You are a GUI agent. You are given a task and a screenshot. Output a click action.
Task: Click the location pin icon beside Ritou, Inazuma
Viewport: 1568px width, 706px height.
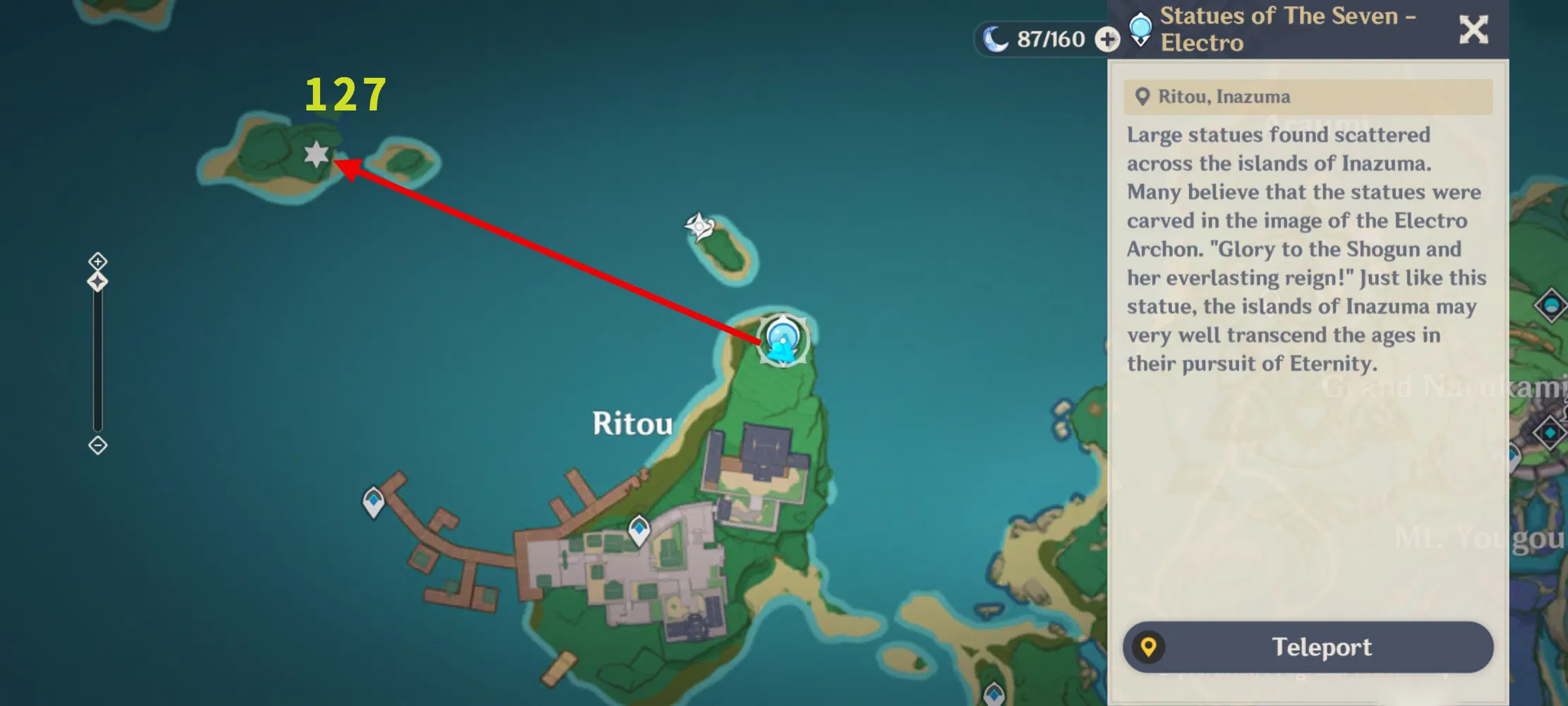tap(1143, 96)
